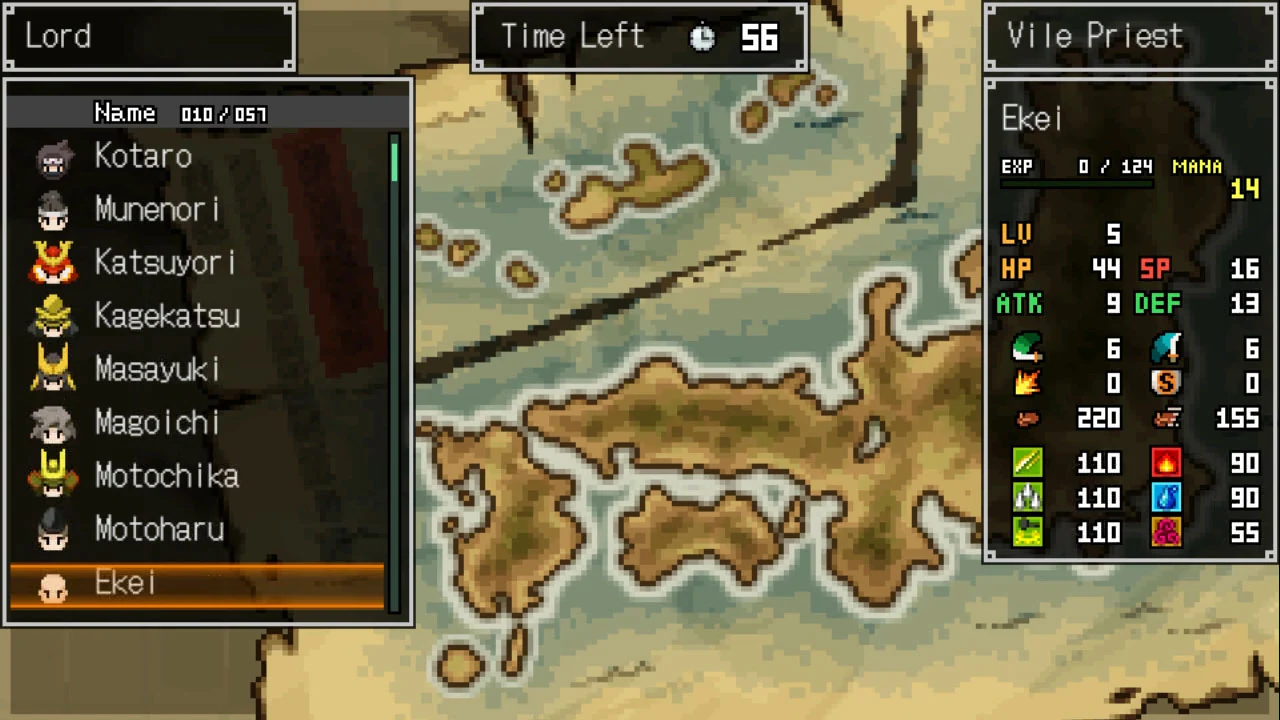Click the orange S shield icon
The image size is (1280, 720).
(1168, 383)
